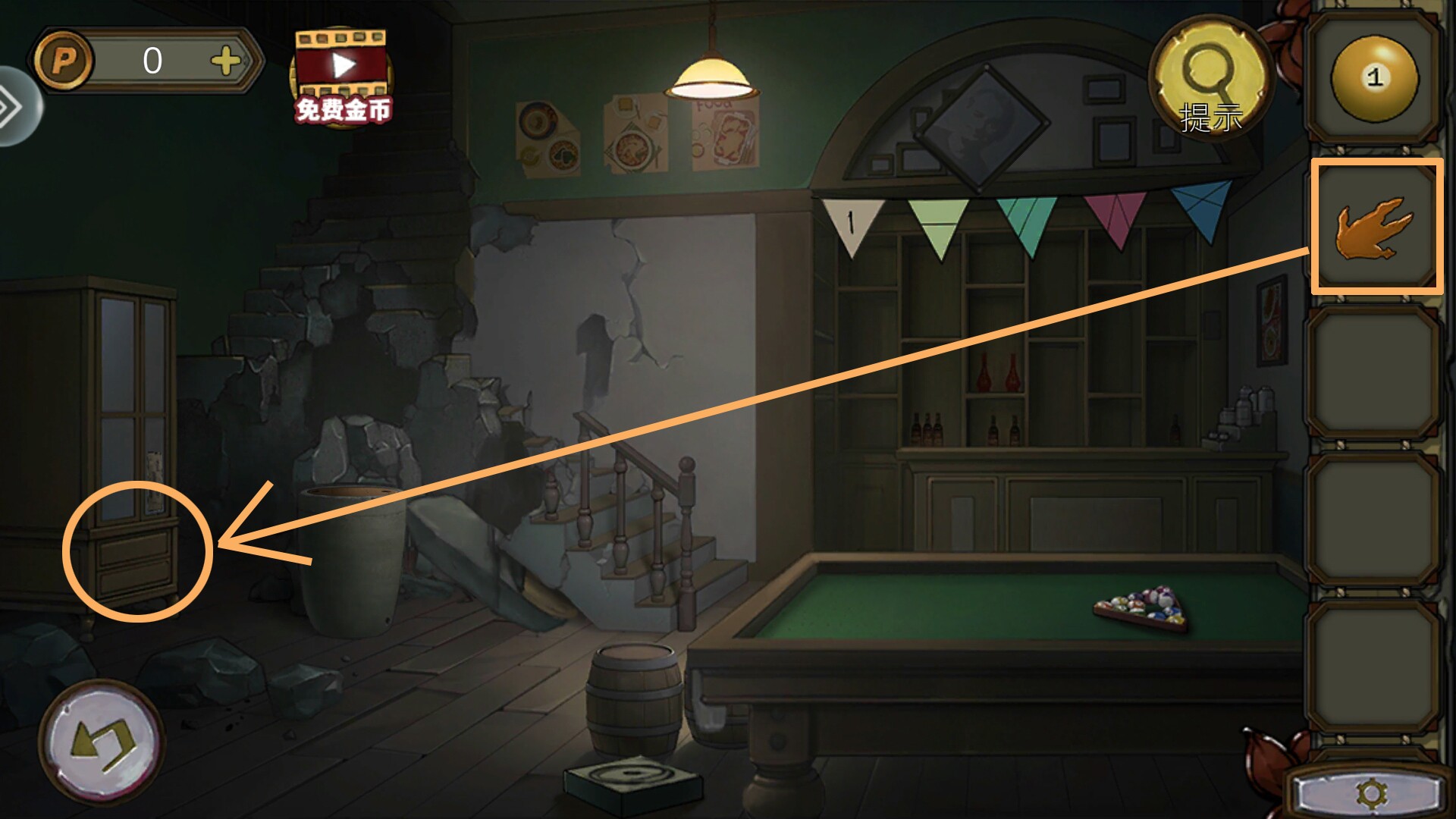
Task: Add coins with the plus button
Action: [x=226, y=61]
